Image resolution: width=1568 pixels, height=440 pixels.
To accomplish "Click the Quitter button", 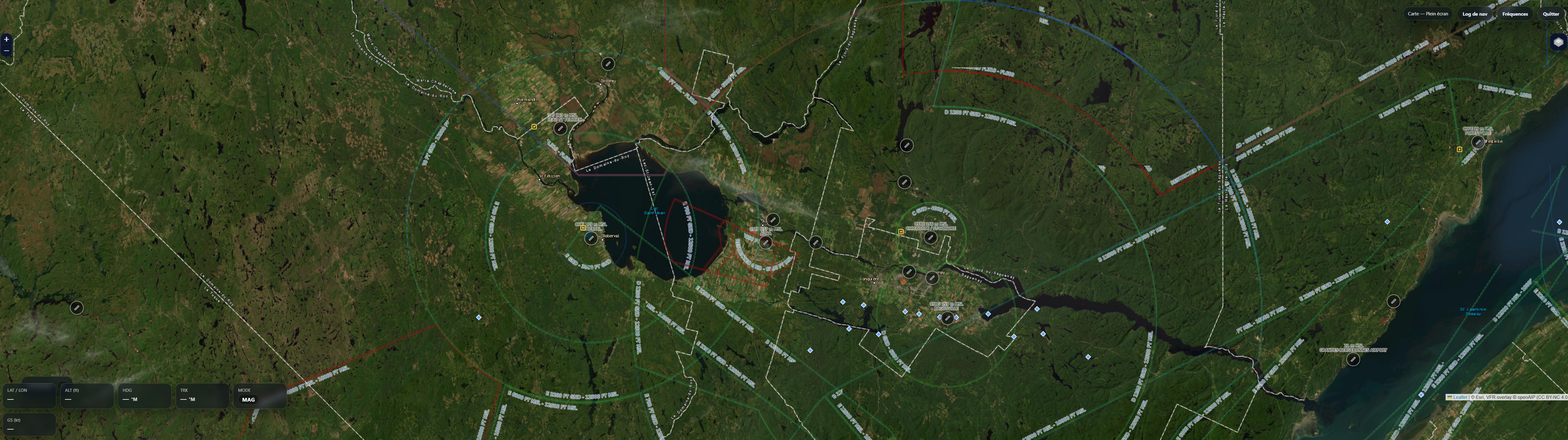I will pos(1550,14).
